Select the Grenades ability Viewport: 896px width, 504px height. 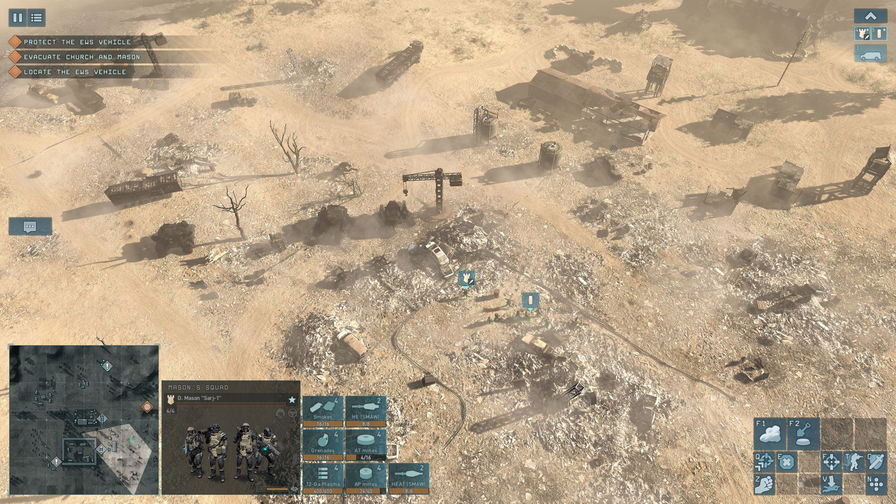(323, 444)
